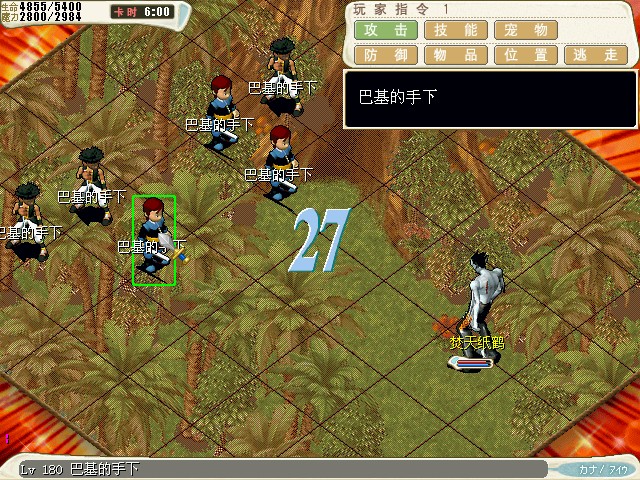
Task: Attack the green-boxed 巴基的手下 enemy
Action: (153, 240)
